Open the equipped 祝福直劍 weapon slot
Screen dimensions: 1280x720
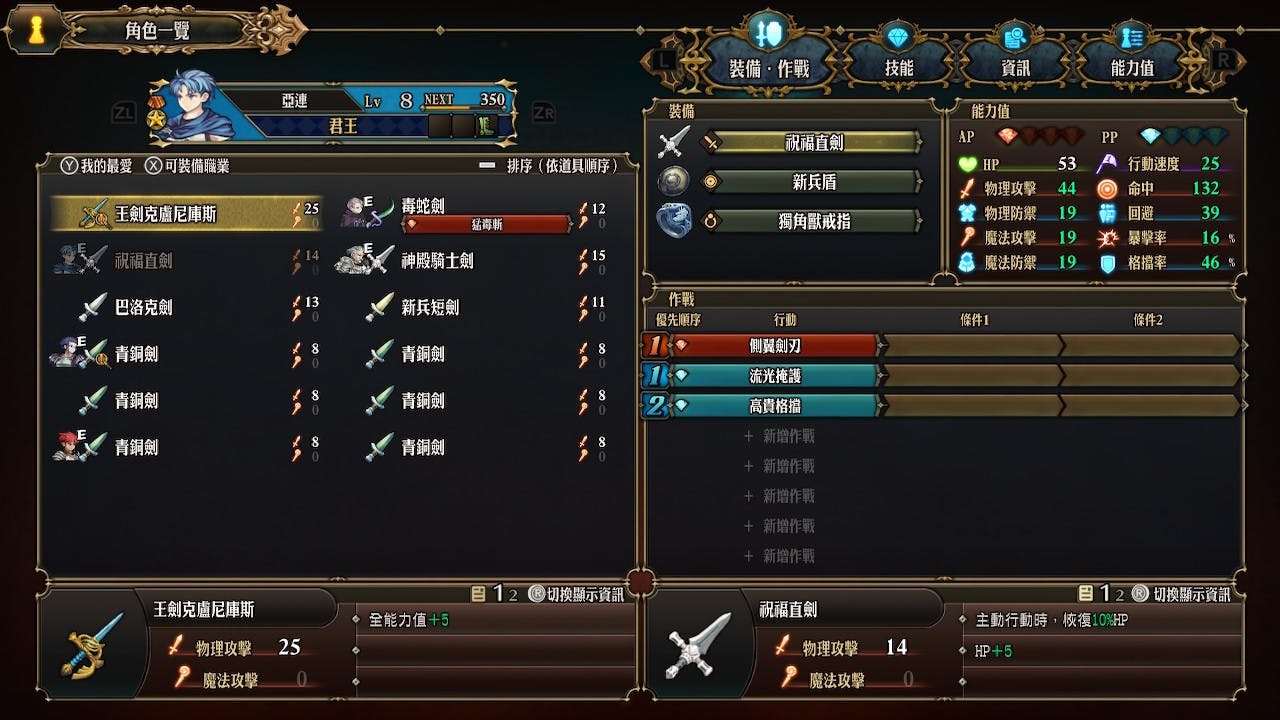tap(812, 143)
